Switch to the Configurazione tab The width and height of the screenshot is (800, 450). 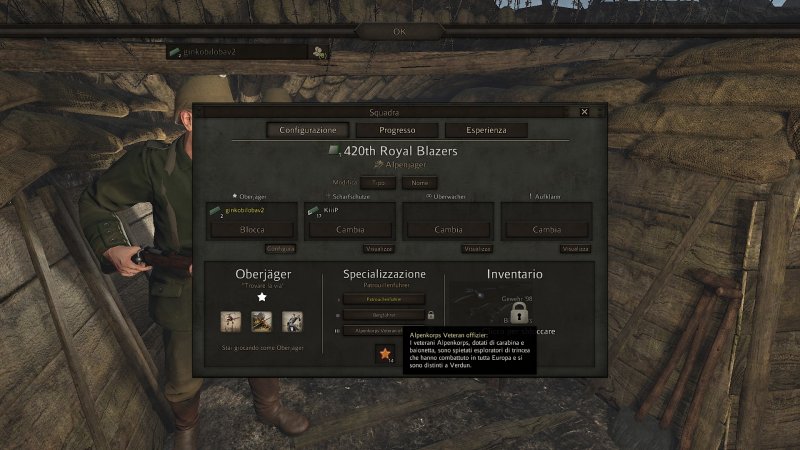tap(308, 130)
